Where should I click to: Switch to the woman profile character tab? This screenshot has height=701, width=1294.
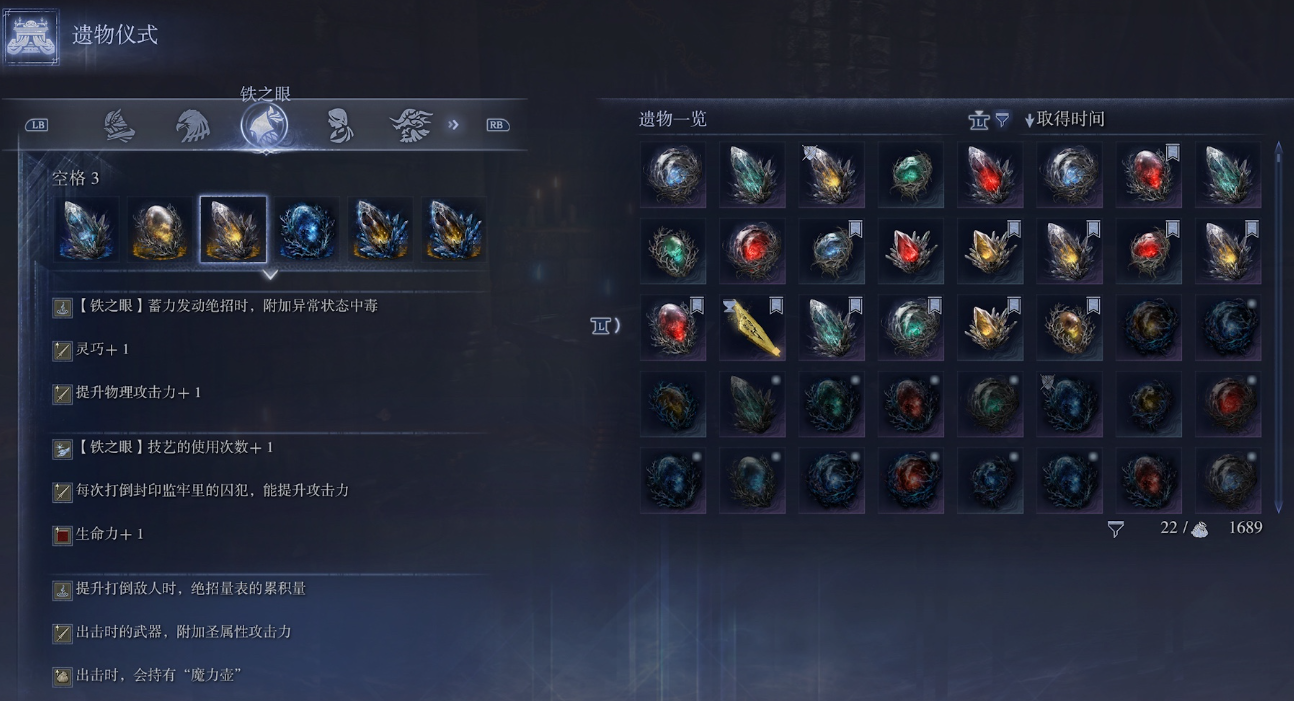(x=340, y=126)
